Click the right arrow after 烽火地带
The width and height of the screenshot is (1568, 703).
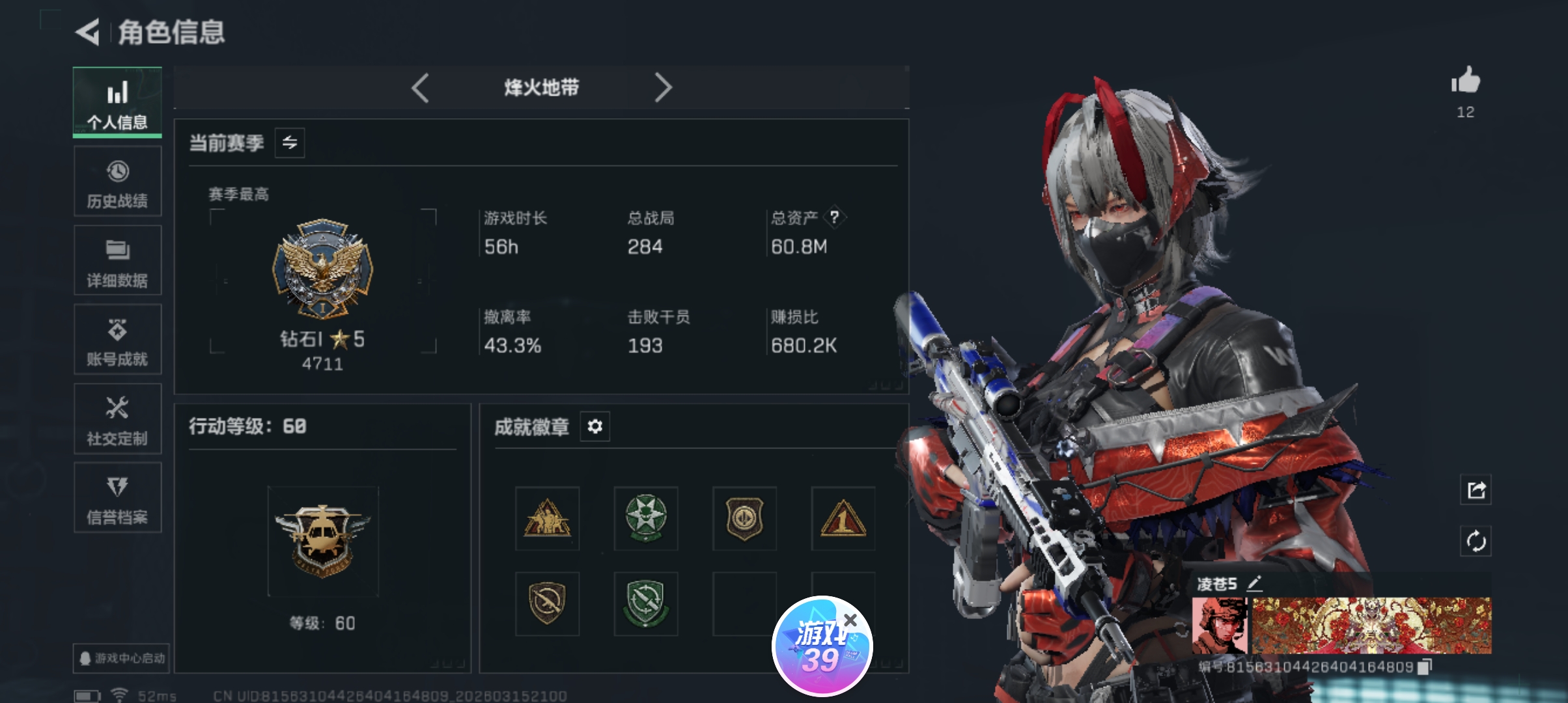(663, 89)
